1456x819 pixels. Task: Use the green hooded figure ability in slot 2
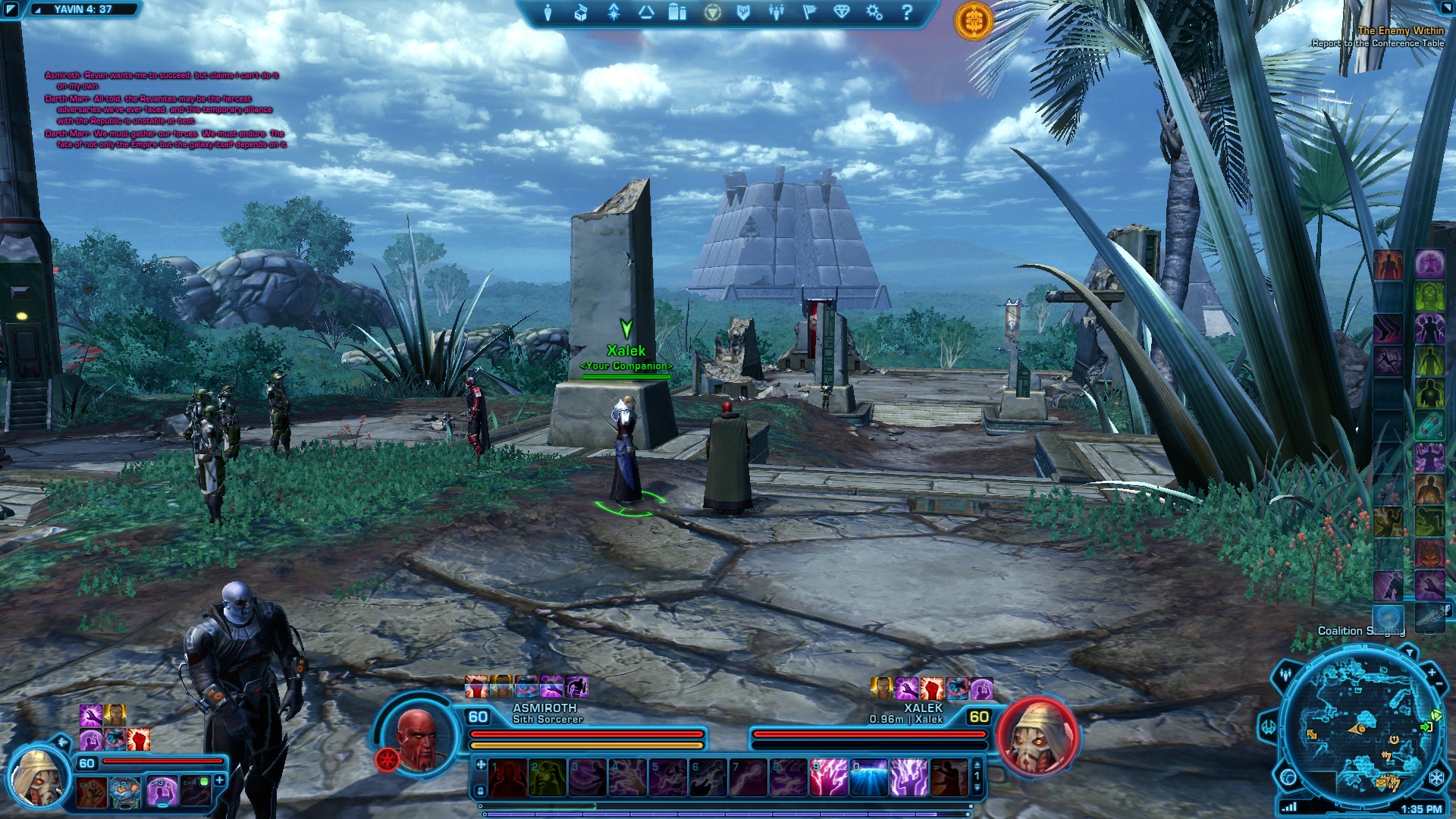coord(548,778)
